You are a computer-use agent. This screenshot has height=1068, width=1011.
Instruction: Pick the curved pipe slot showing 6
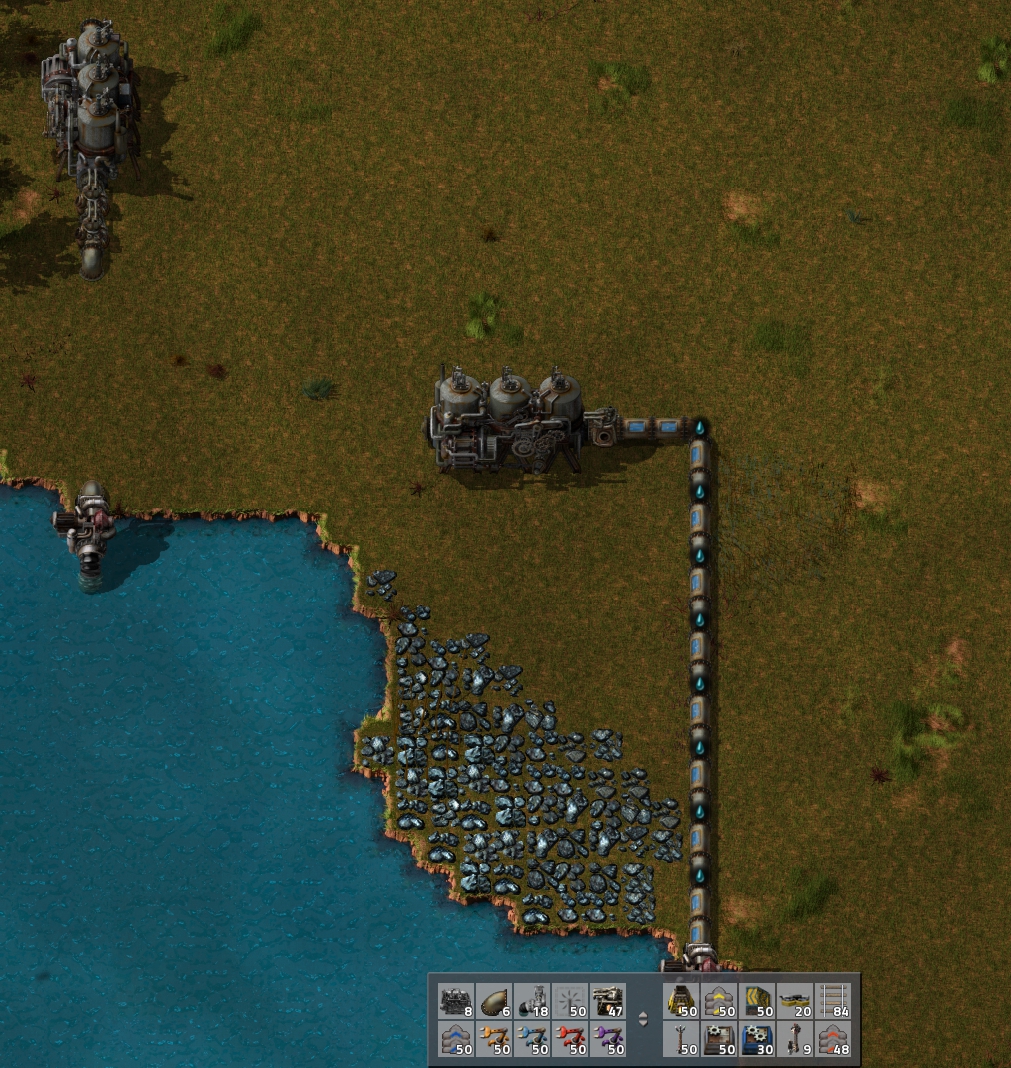494,1000
